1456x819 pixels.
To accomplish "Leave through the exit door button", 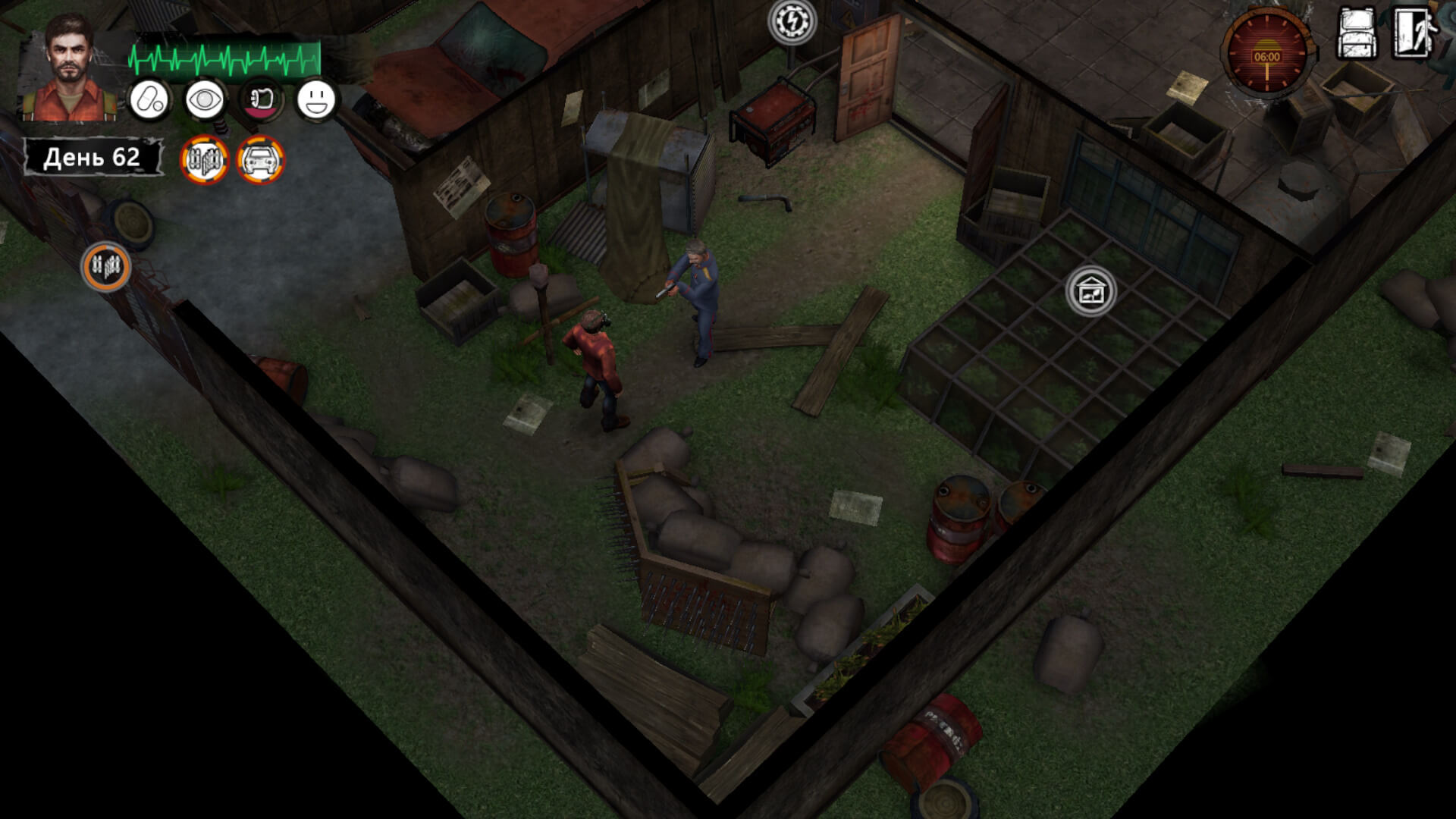I will pyautogui.click(x=1414, y=33).
